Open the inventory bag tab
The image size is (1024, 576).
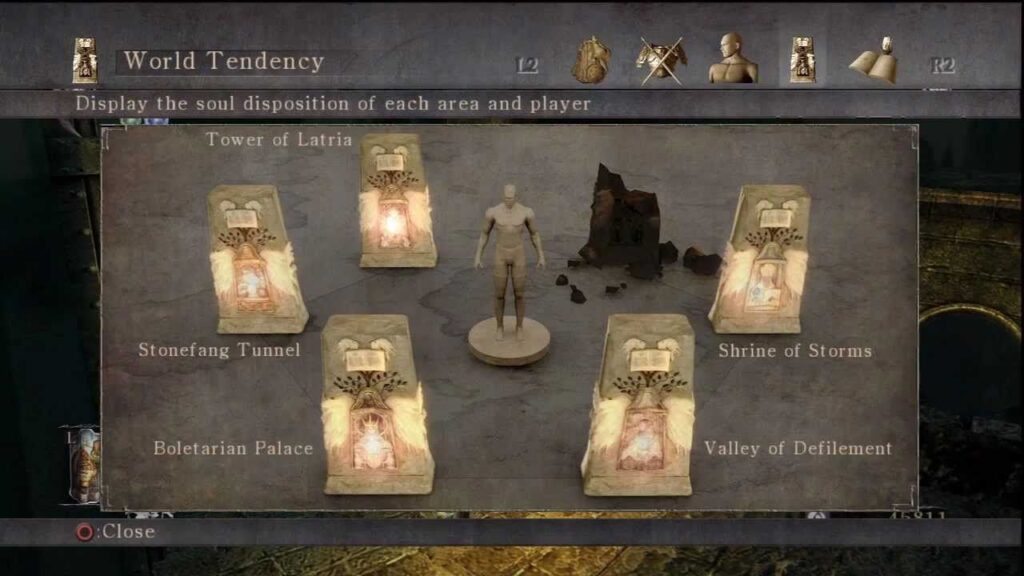pyautogui.click(x=591, y=61)
